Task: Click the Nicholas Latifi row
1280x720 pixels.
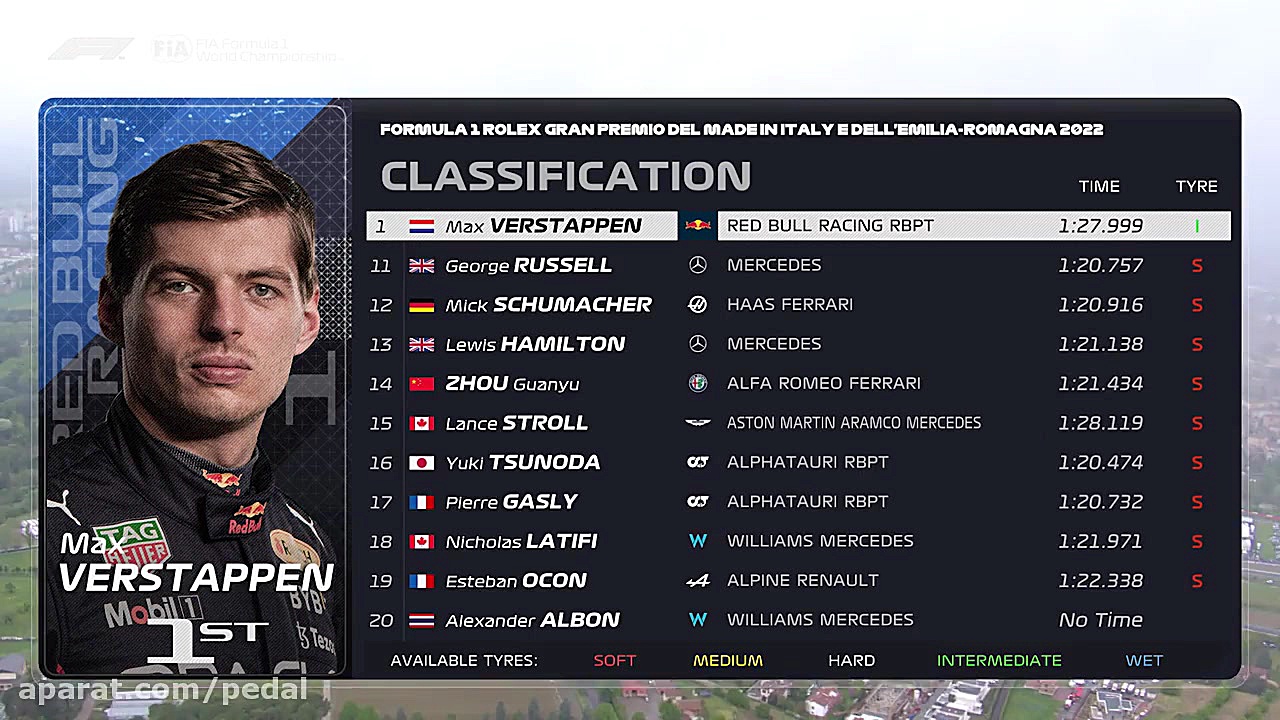Action: pos(798,541)
